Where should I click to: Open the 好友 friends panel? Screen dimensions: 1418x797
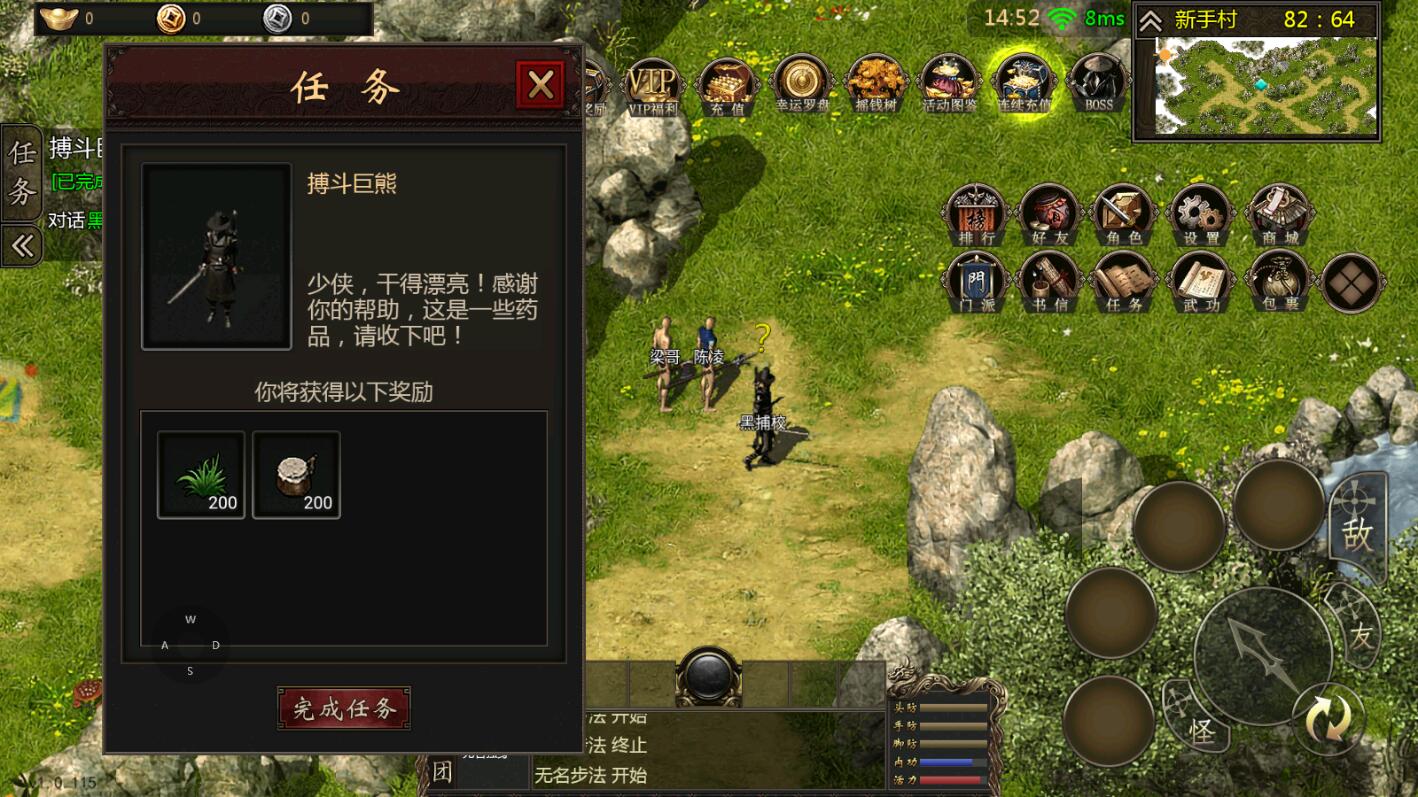1049,212
